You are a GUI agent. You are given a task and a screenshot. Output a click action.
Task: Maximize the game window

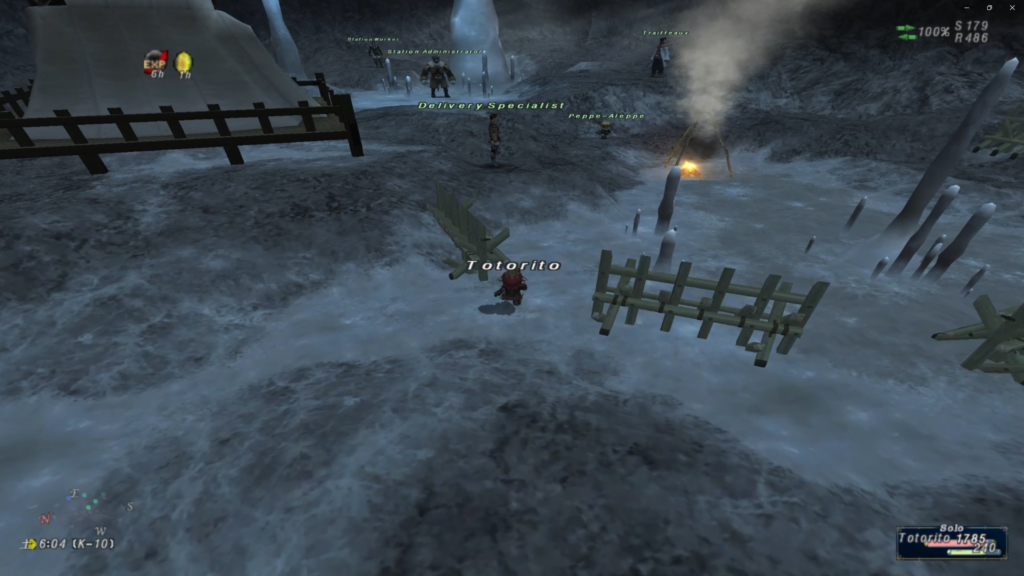point(989,7)
